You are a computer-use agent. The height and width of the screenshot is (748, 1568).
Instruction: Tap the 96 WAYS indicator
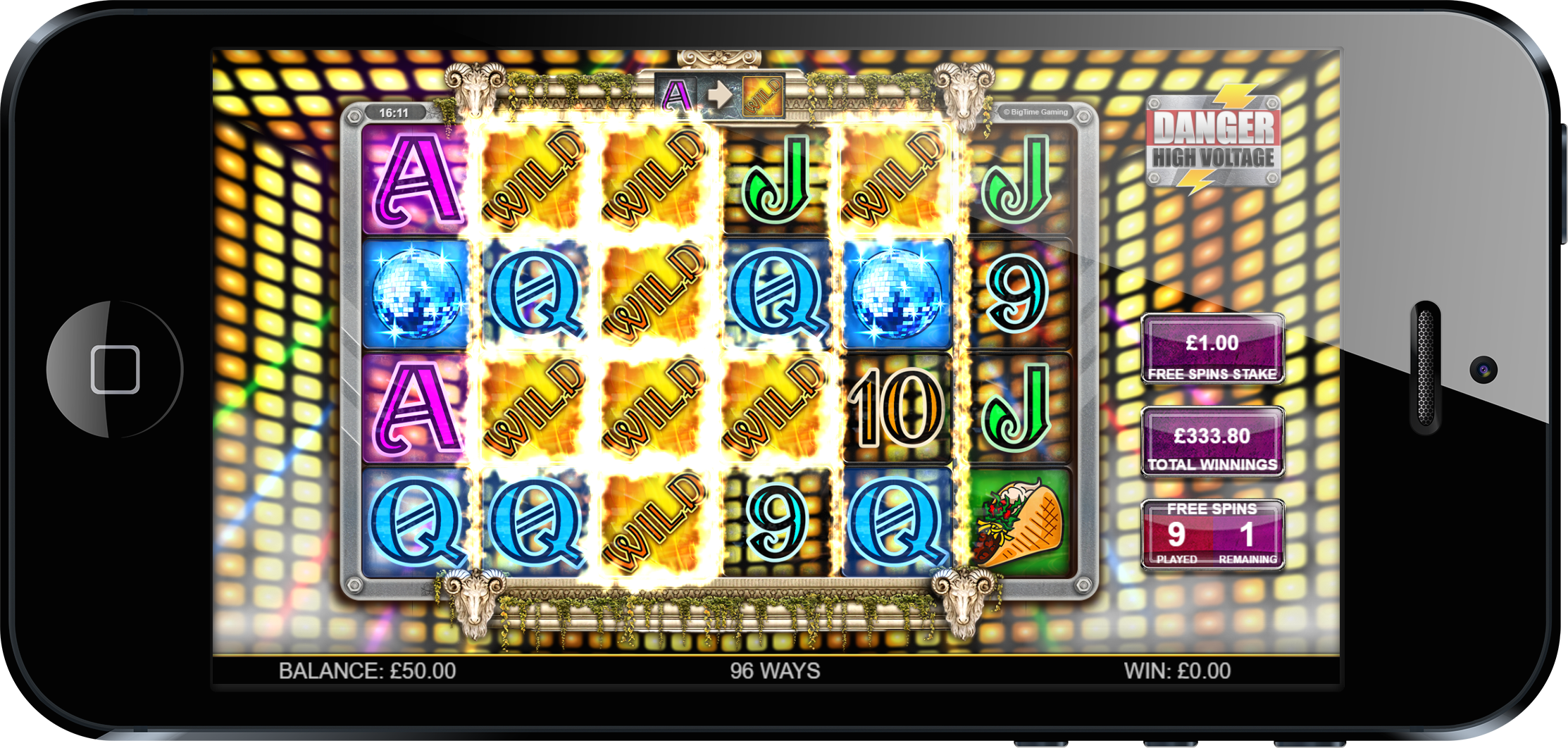point(775,671)
